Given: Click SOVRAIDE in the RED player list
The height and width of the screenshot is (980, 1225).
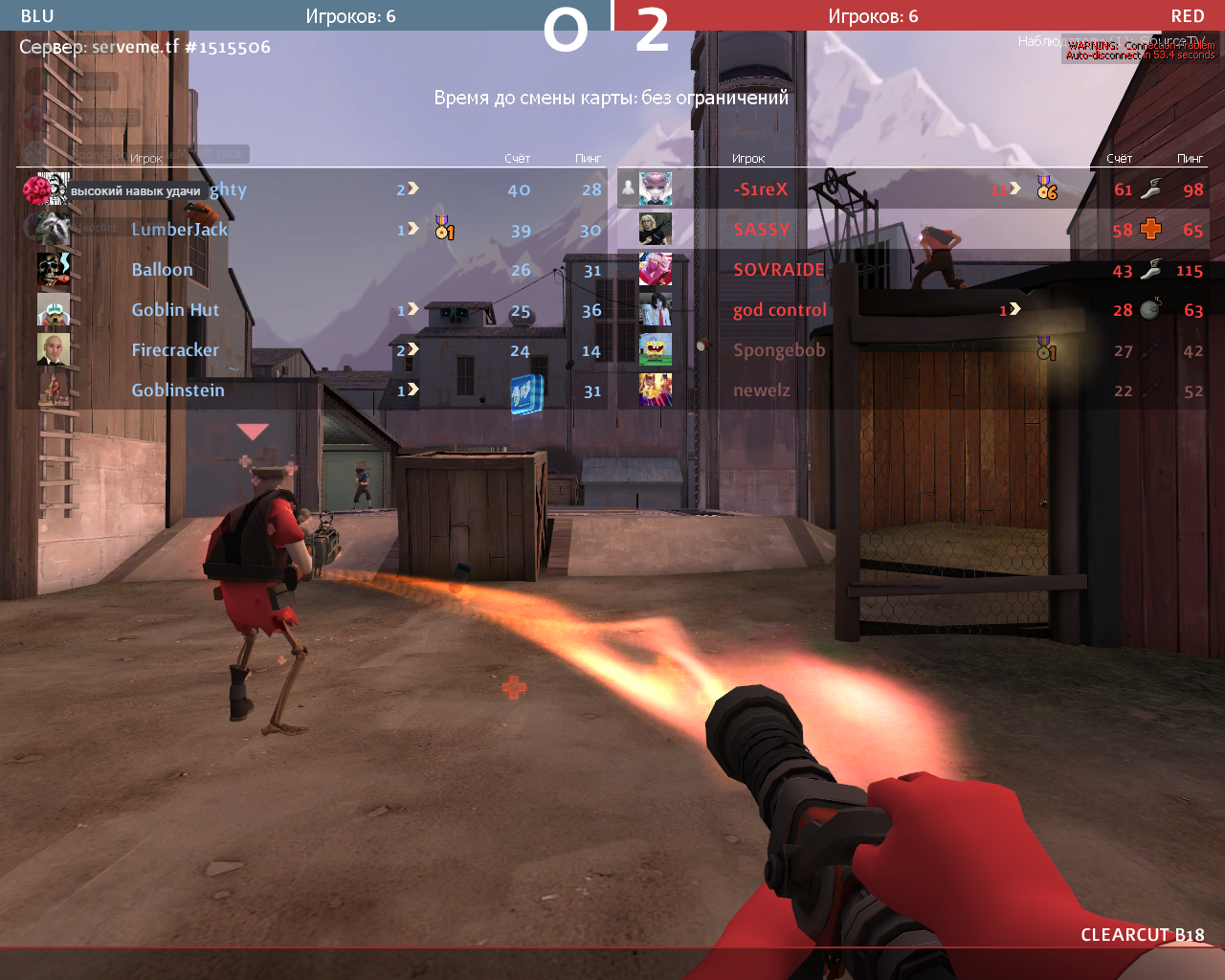Looking at the screenshot, I should [779, 270].
